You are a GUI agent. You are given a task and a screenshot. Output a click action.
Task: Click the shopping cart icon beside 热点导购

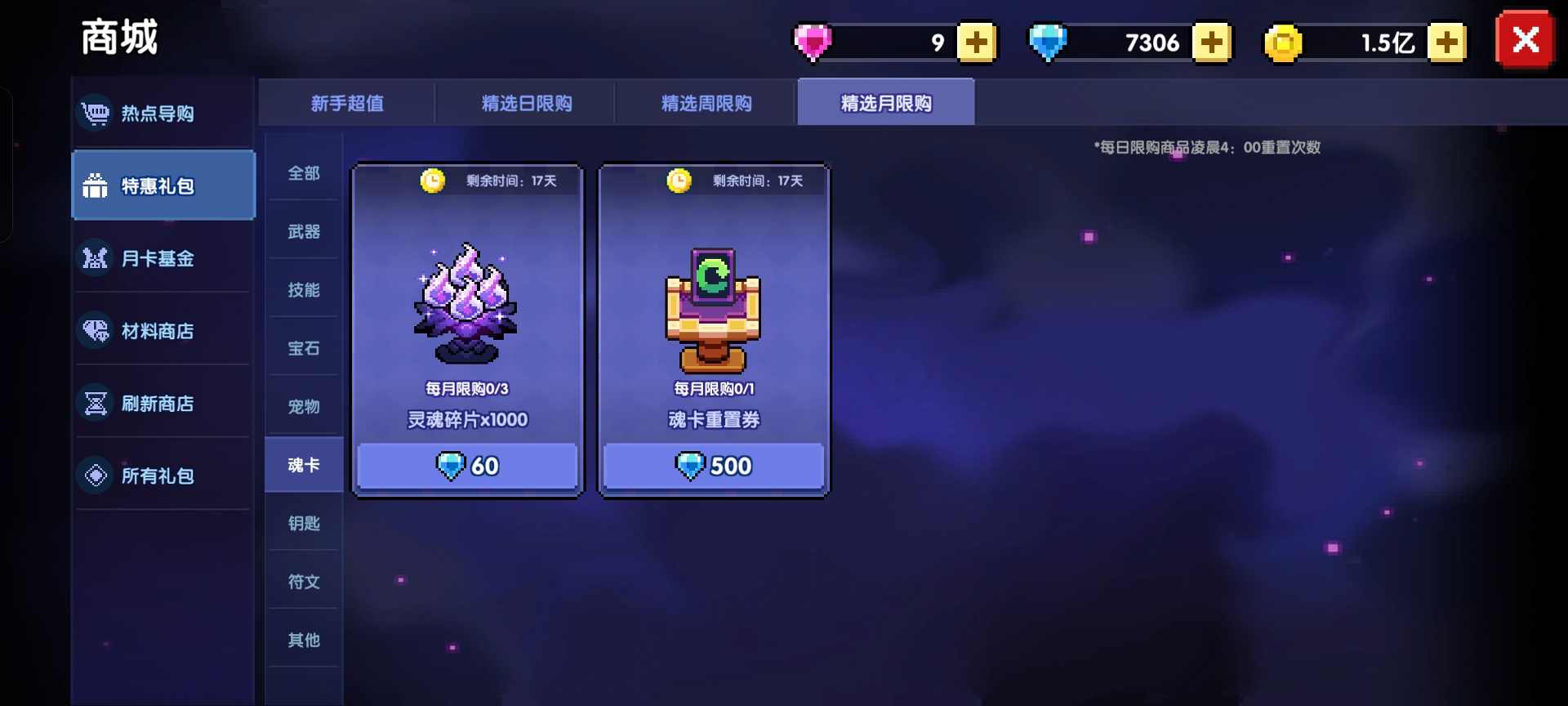(x=96, y=113)
